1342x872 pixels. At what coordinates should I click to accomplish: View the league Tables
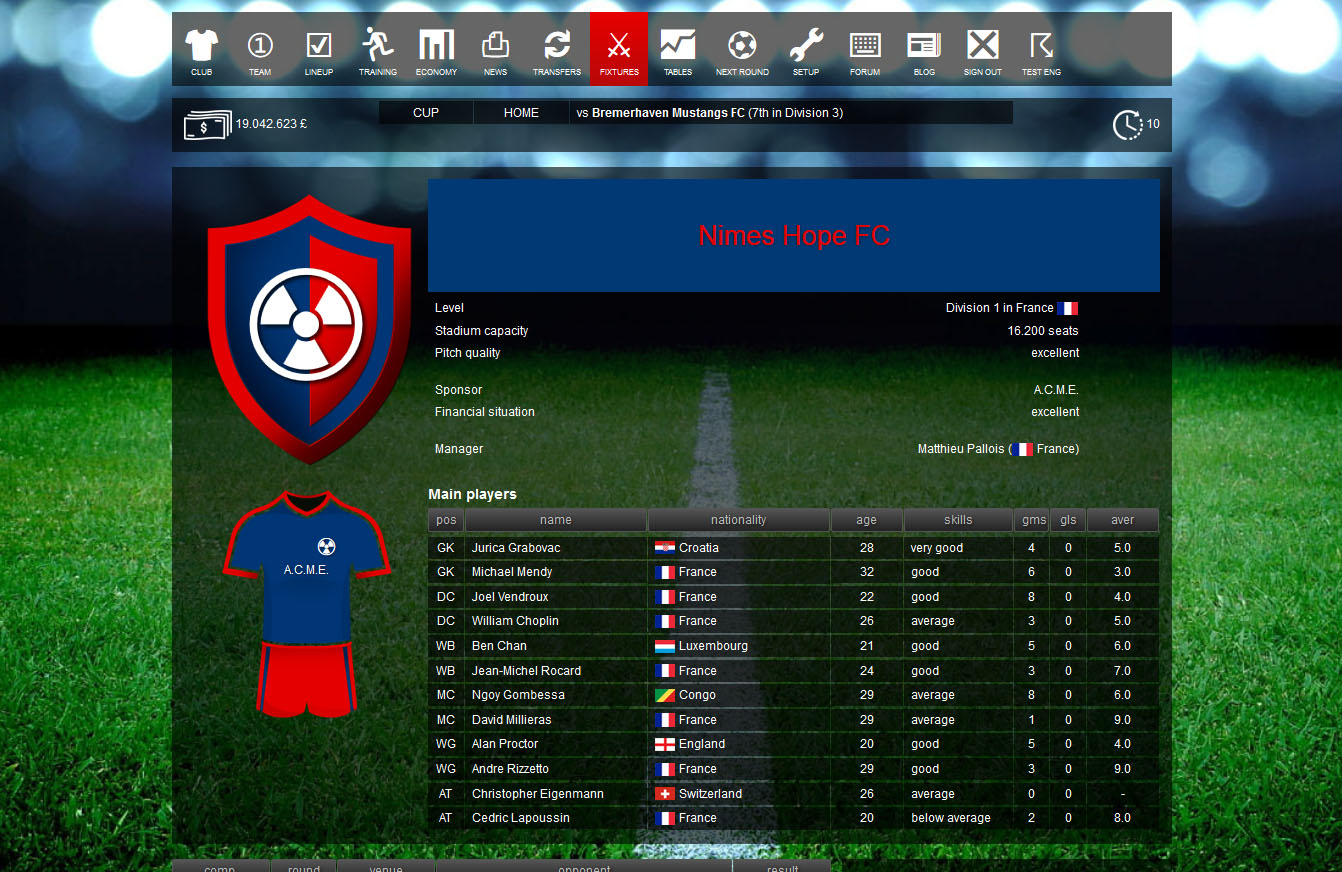coord(677,48)
